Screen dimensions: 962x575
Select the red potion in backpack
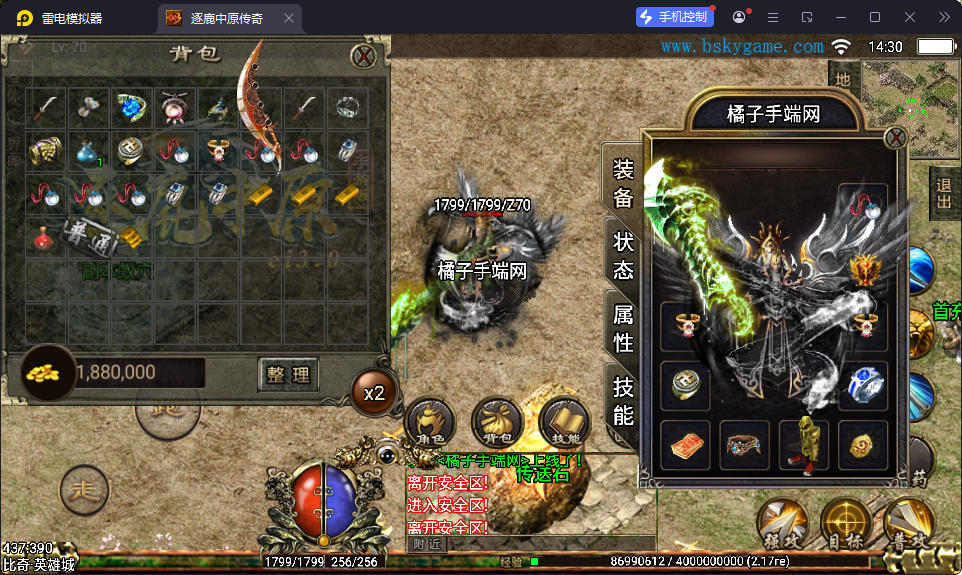(44, 237)
